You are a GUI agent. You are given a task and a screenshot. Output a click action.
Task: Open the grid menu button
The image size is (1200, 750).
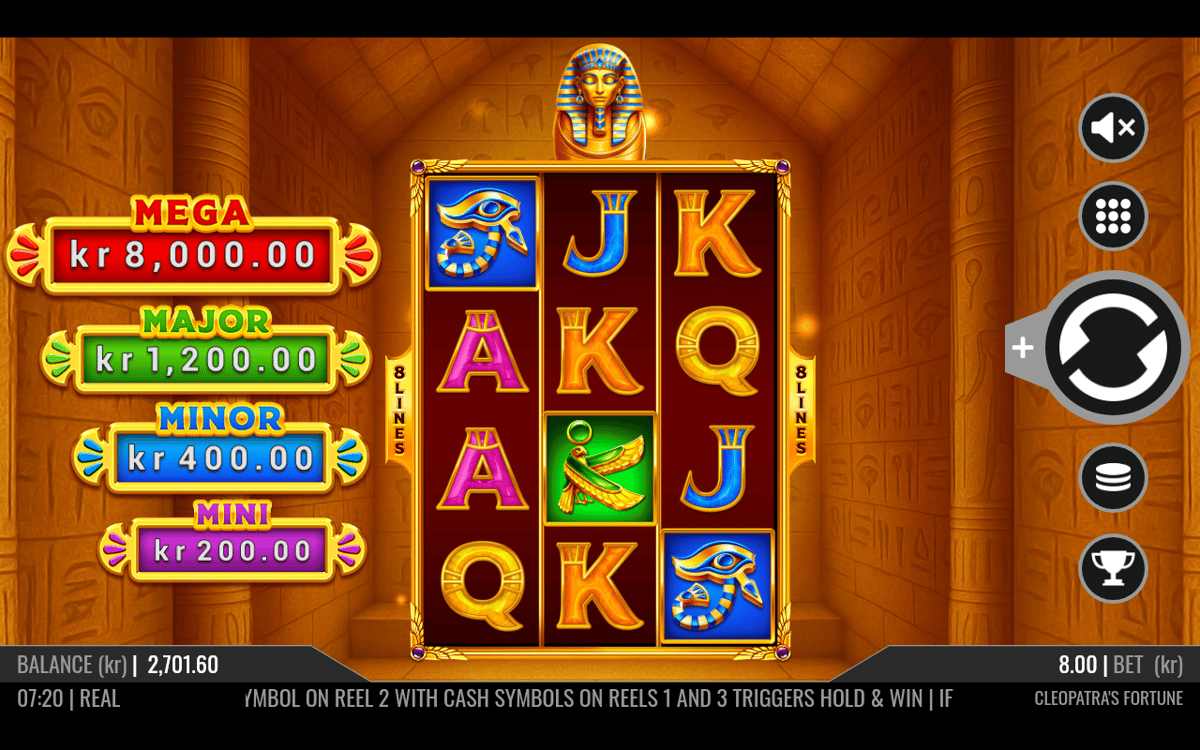click(1113, 217)
